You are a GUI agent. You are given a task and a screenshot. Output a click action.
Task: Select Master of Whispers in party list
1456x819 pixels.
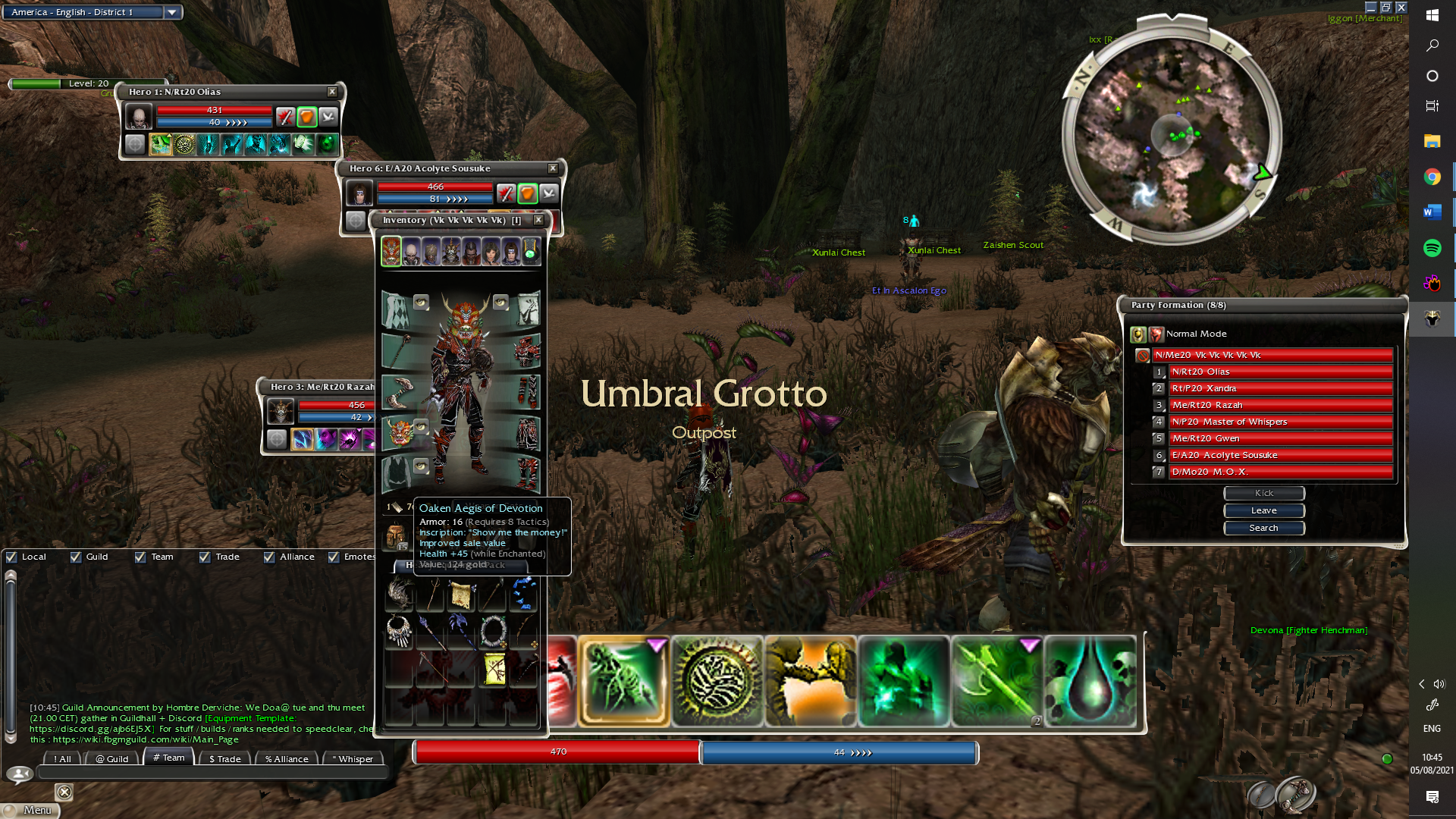tap(1280, 422)
